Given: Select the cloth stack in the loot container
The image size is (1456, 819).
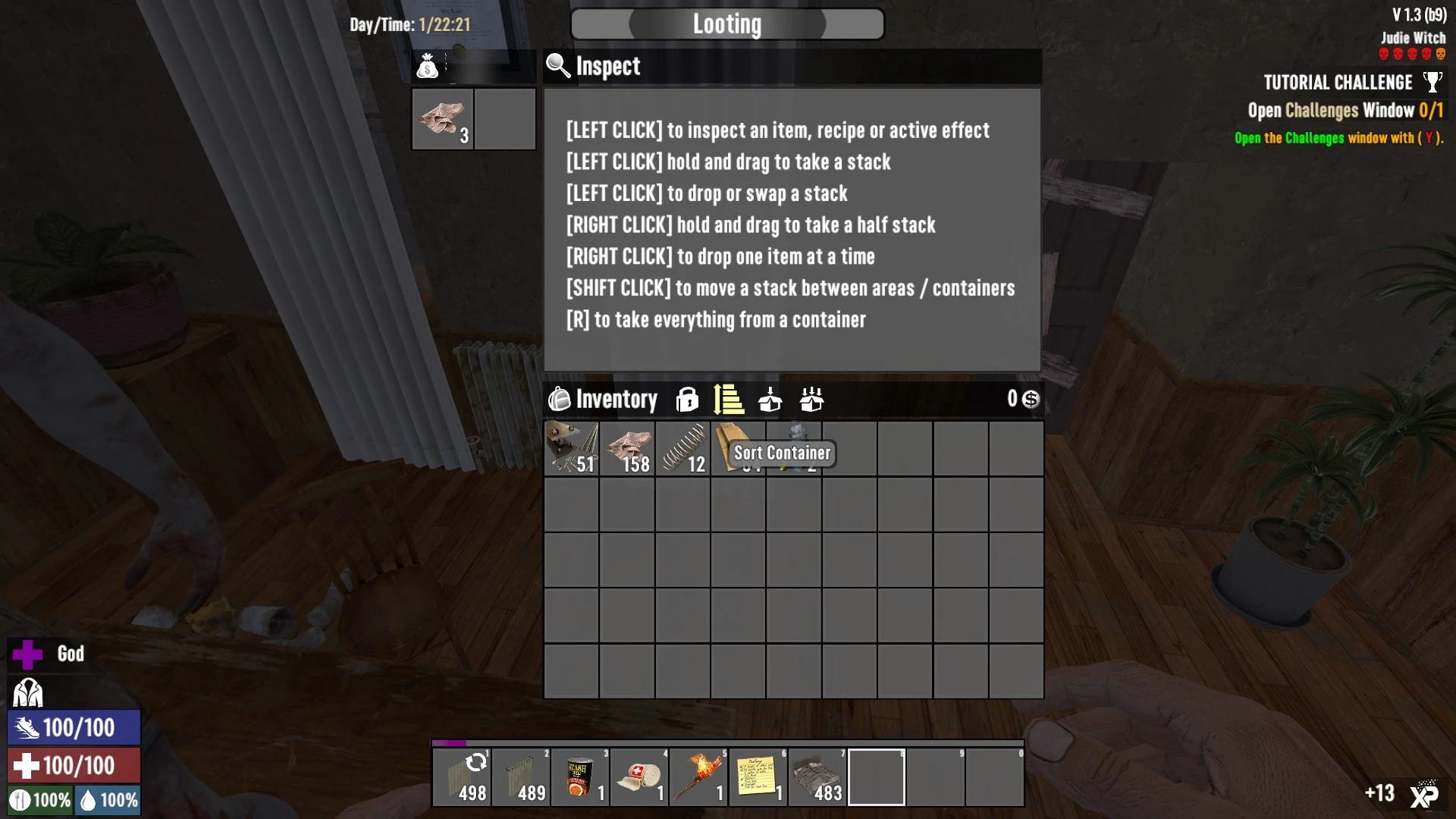Looking at the screenshot, I should [x=443, y=119].
